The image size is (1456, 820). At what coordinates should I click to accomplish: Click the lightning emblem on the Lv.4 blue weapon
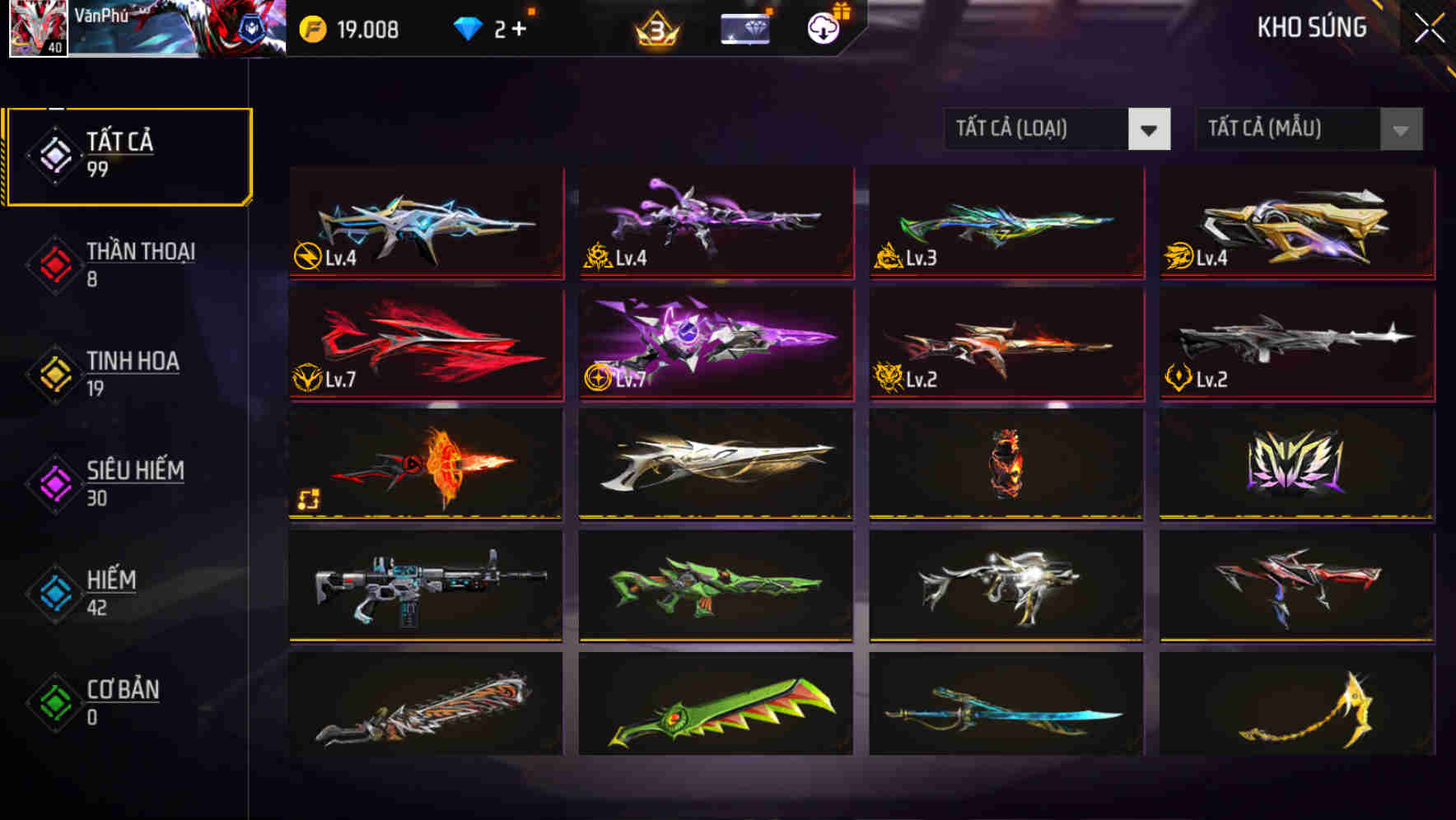[x=308, y=256]
